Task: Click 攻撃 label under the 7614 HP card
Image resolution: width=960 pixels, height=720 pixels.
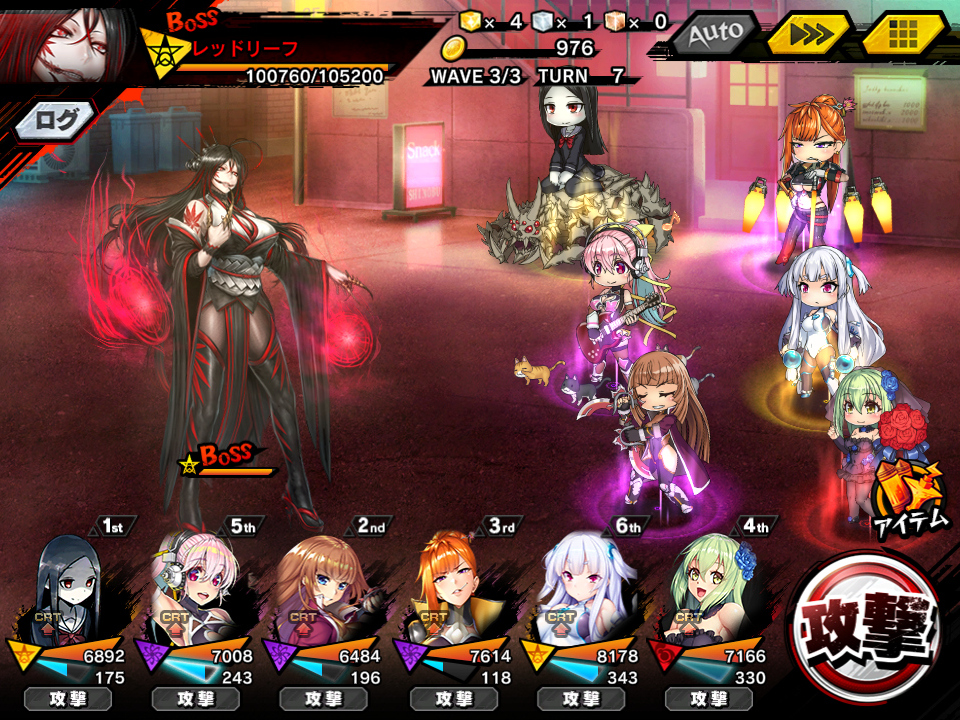Action: 454,699
